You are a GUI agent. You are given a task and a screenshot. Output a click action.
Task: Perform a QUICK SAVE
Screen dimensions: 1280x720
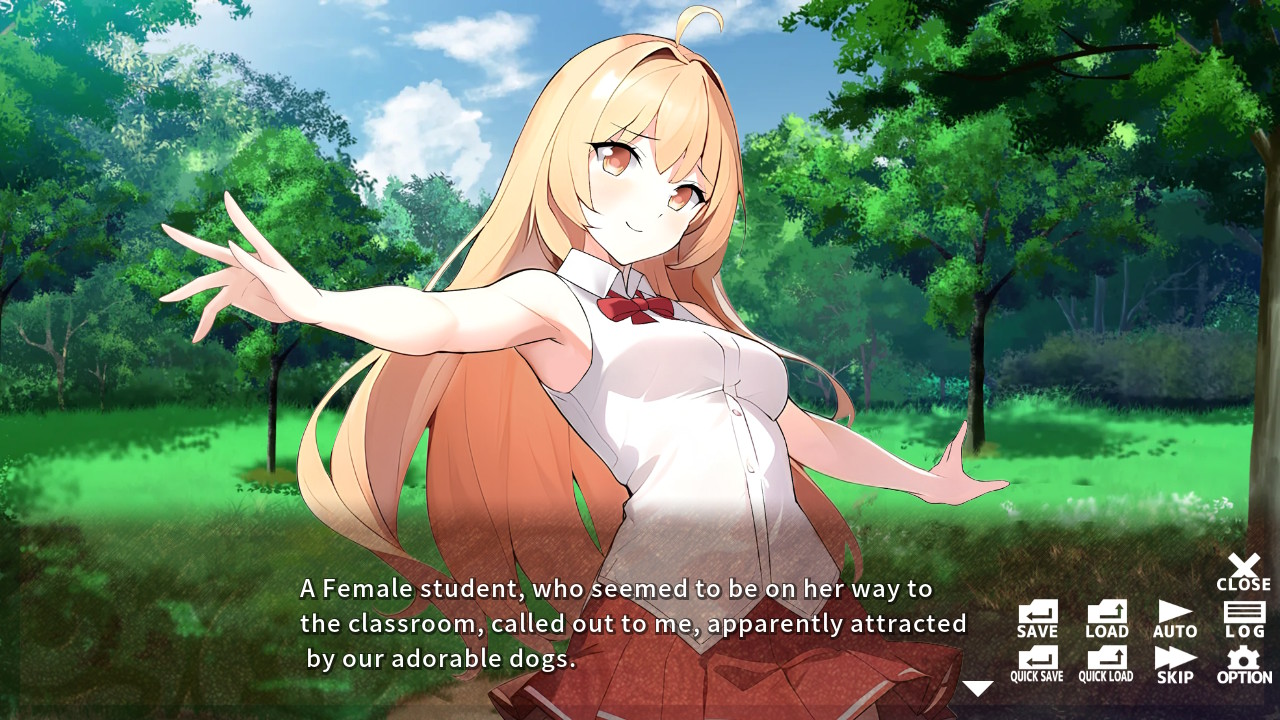tap(1036, 662)
